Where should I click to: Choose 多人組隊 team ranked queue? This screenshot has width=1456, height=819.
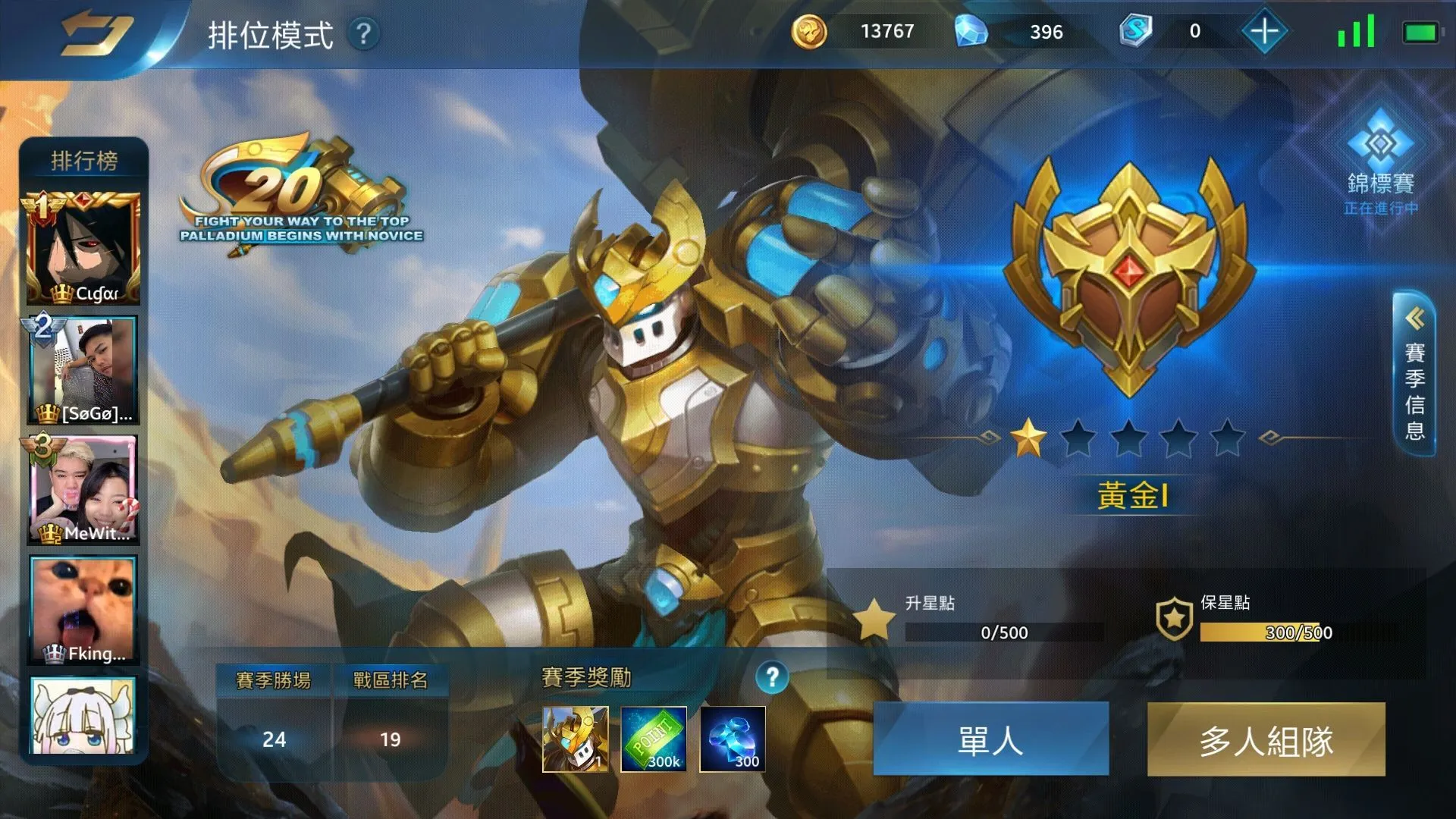pyautogui.click(x=1266, y=739)
